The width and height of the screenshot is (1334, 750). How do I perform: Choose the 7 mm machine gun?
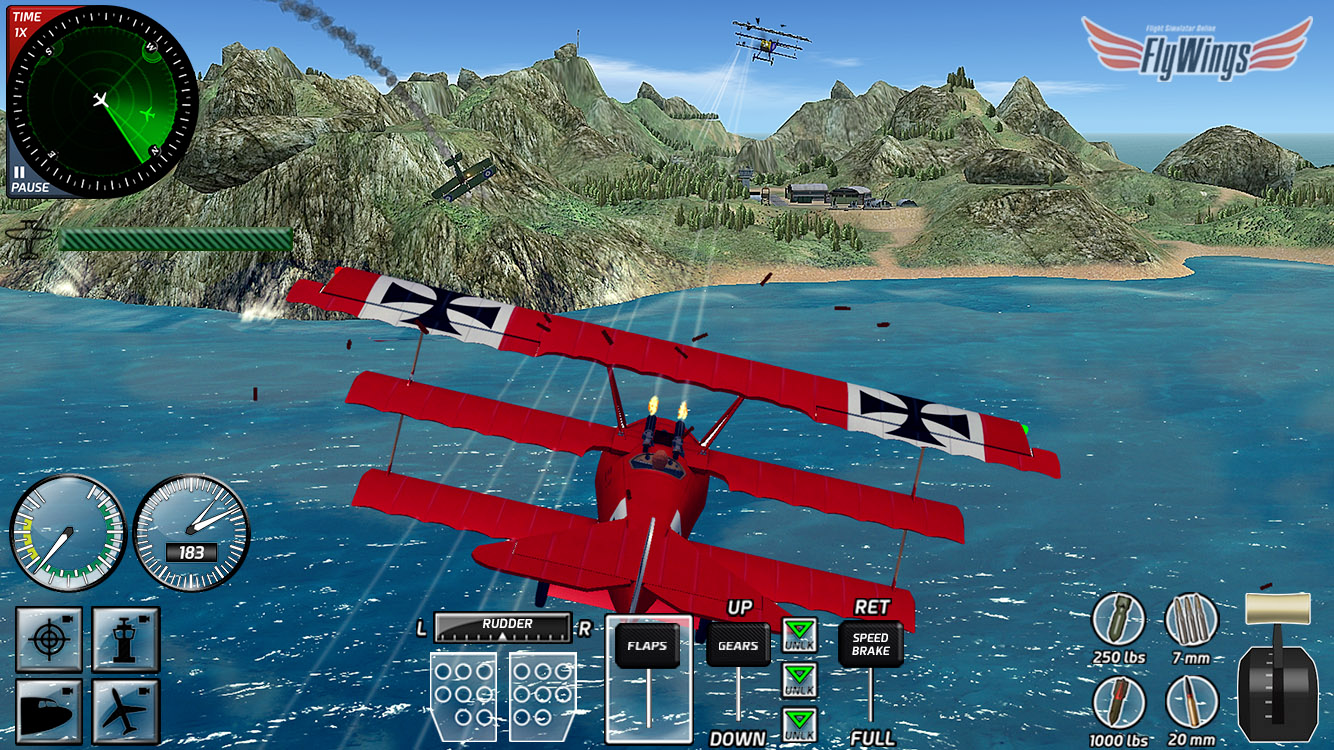[x=1192, y=620]
